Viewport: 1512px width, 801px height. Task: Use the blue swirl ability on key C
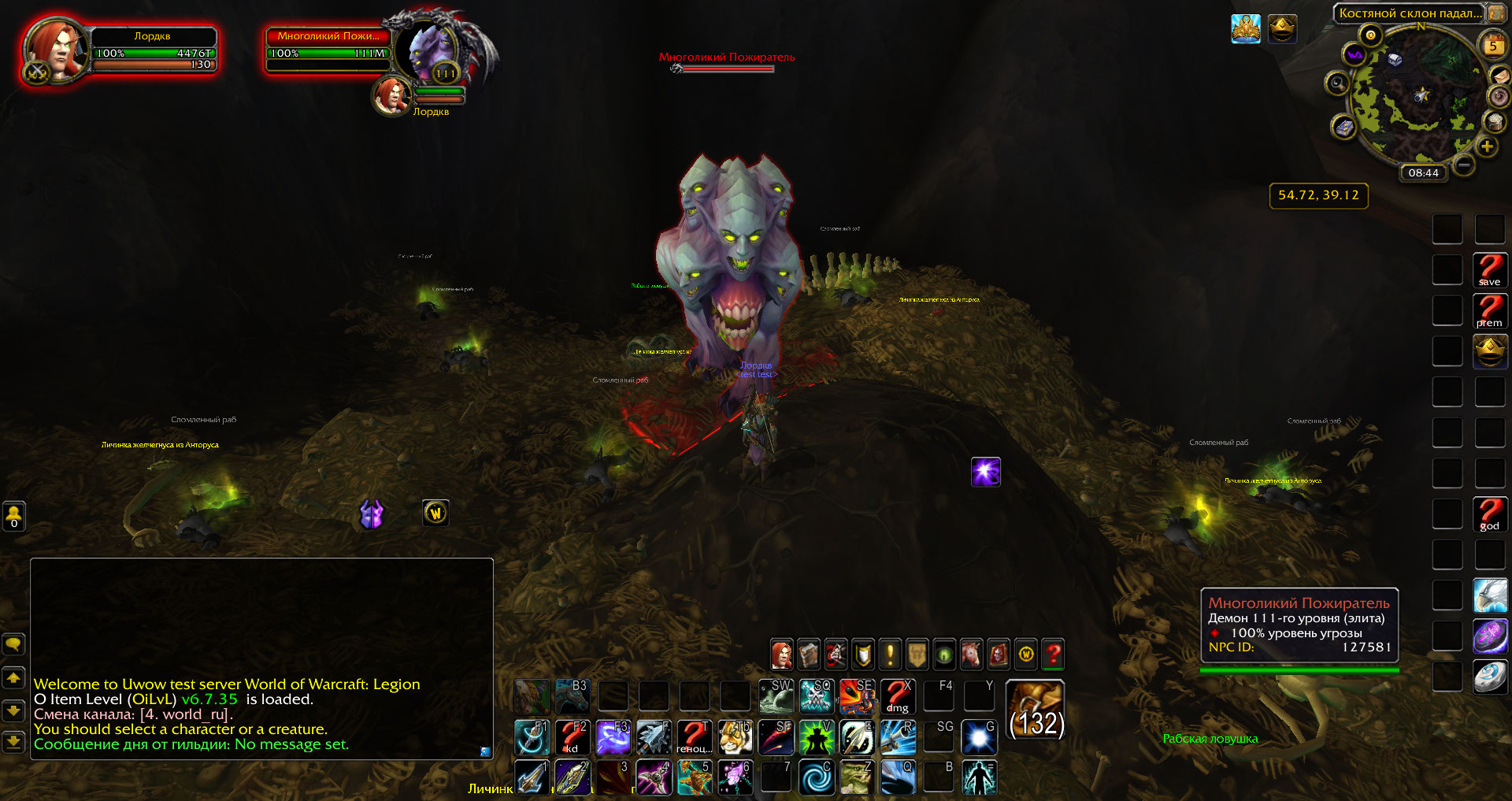[x=817, y=777]
